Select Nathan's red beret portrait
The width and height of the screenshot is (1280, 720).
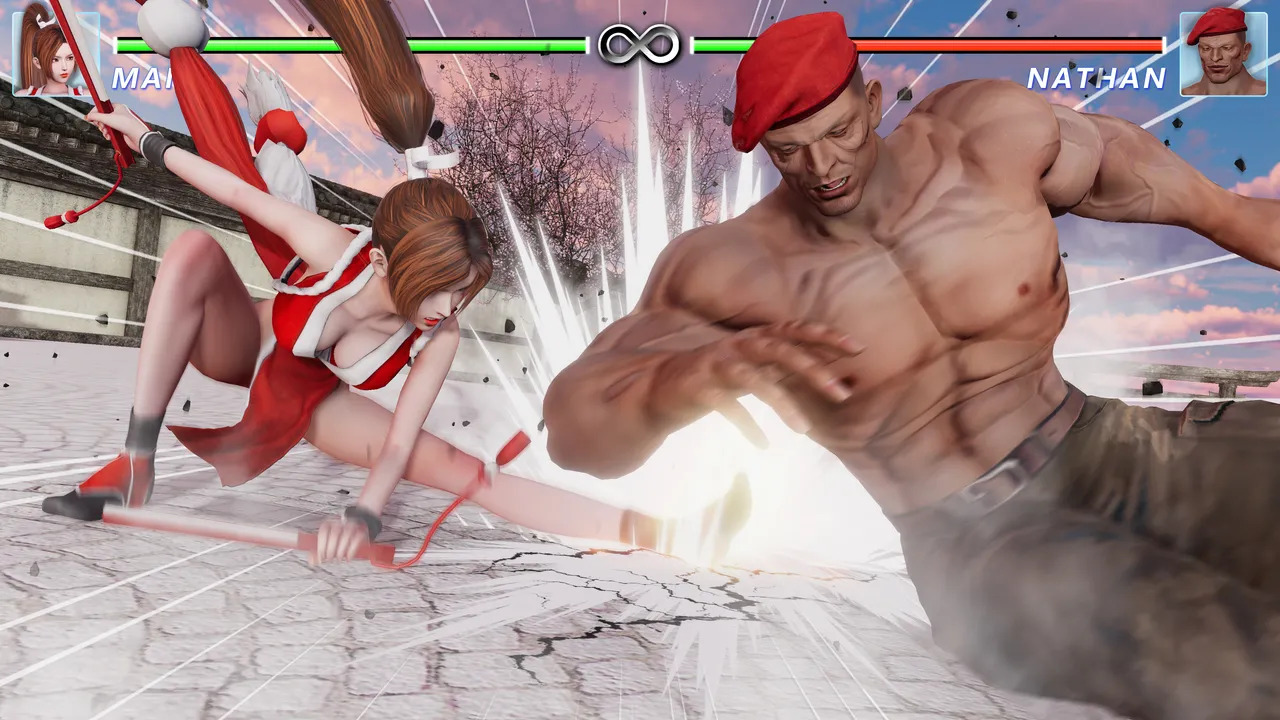click(x=1222, y=53)
